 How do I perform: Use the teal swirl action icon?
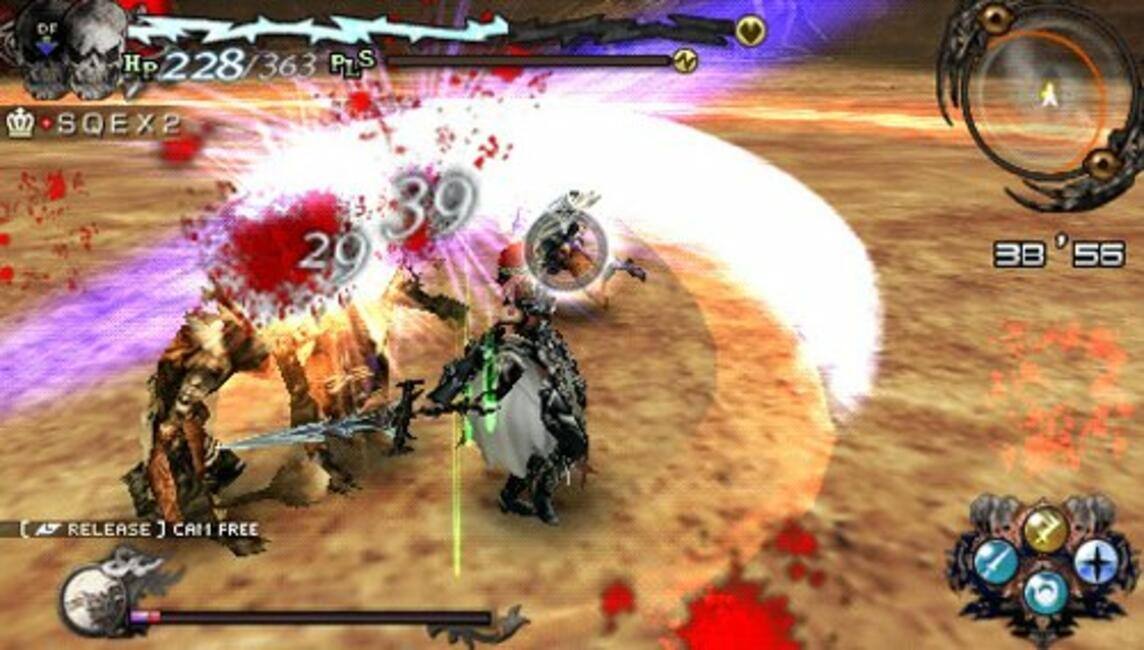[1046, 592]
